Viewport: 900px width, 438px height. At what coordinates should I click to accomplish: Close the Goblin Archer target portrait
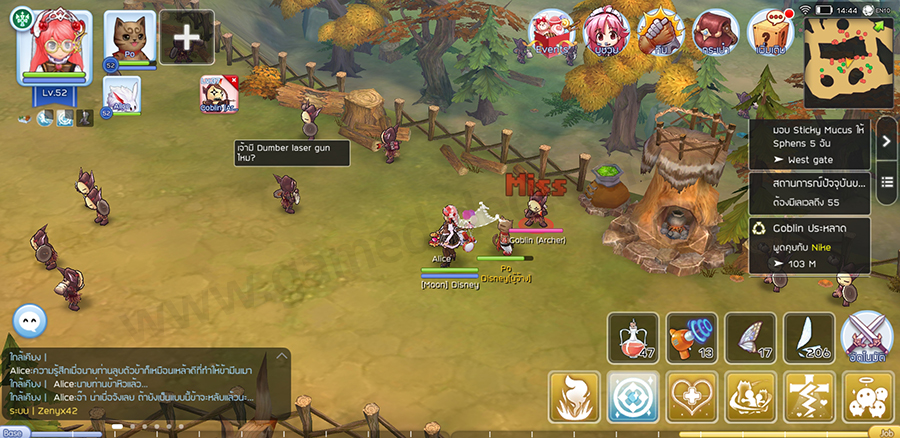234,80
